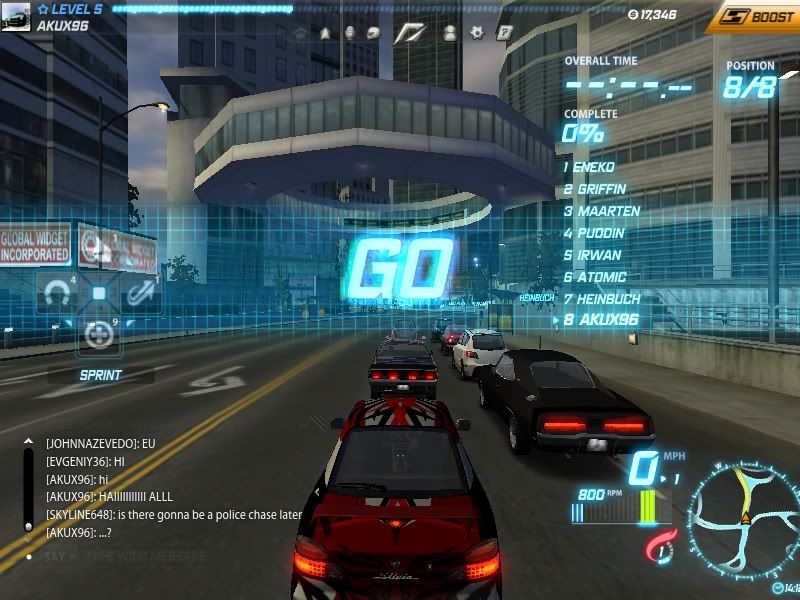This screenshot has width=800, height=600.
Task: Activate the magnet powerup
Action: (57, 293)
